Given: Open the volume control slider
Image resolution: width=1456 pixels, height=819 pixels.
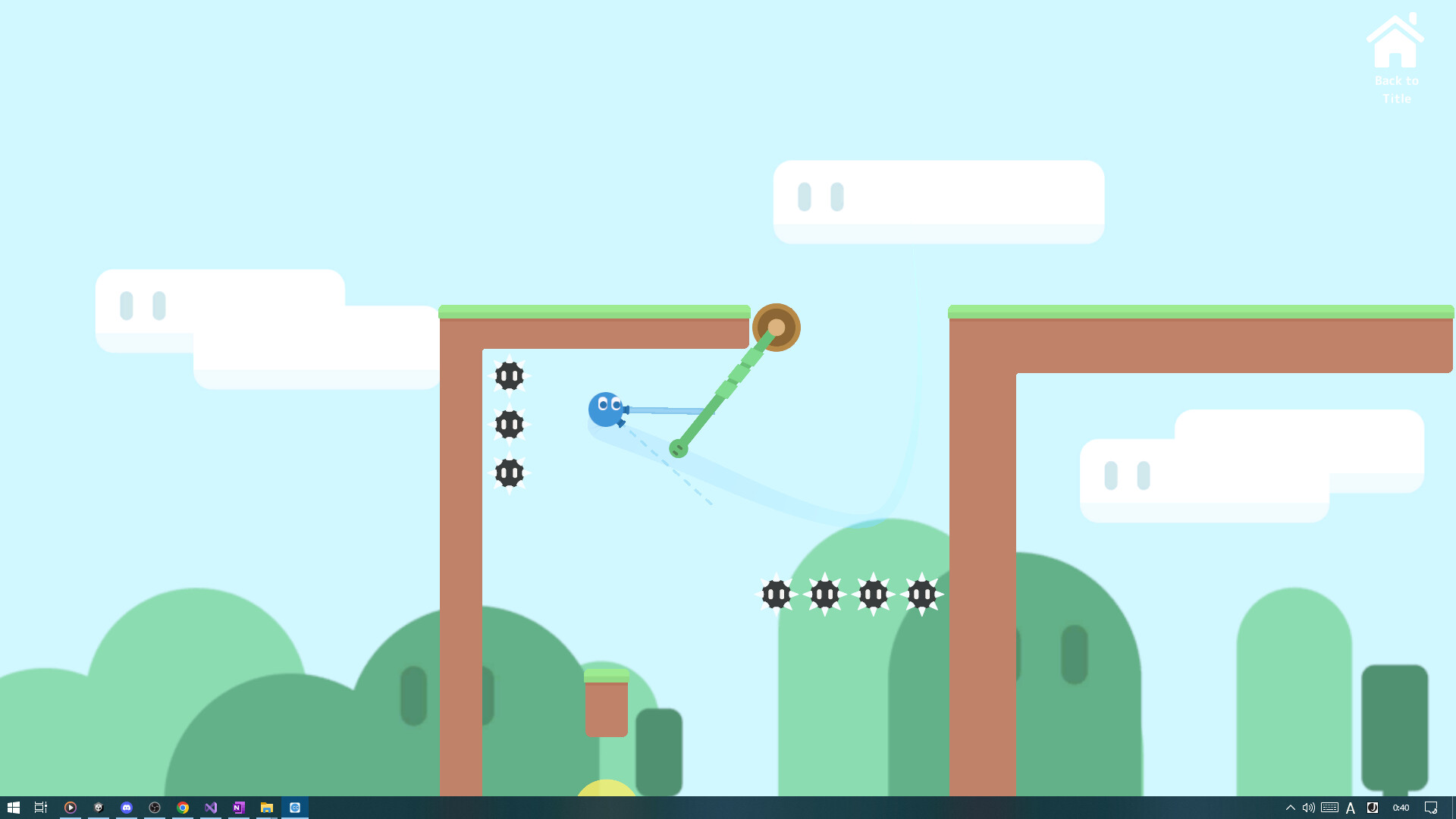Looking at the screenshot, I should [1309, 808].
